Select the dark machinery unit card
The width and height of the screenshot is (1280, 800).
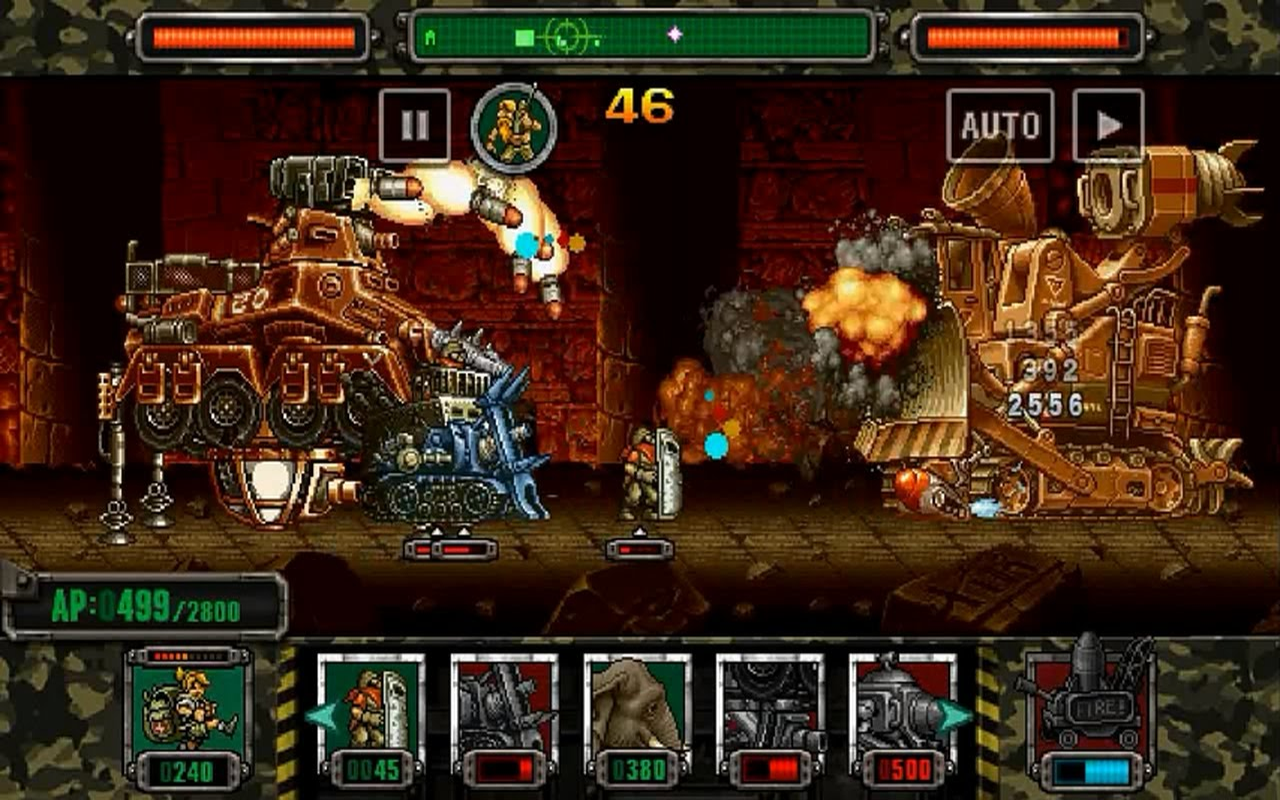point(769,716)
